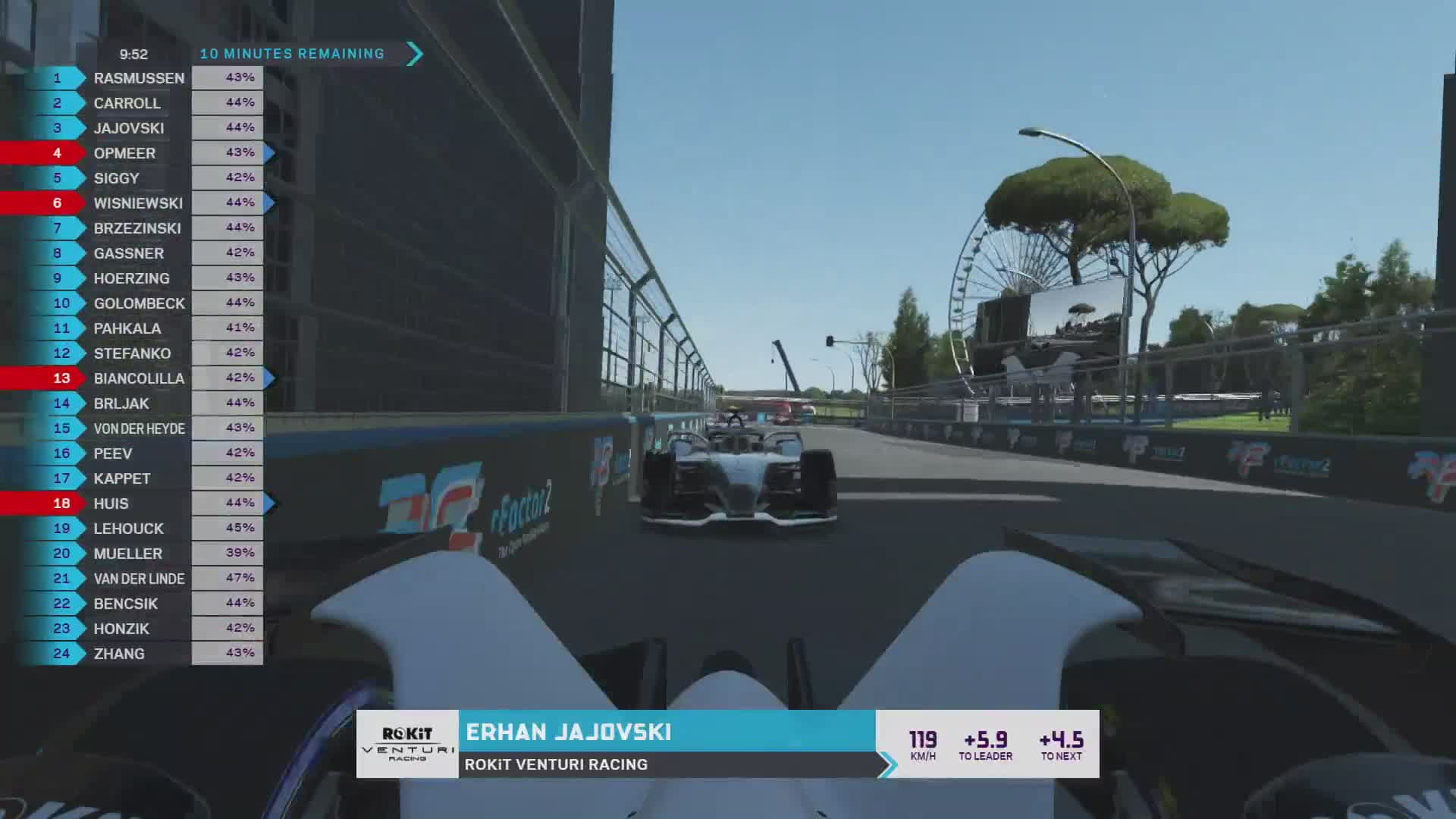Image resolution: width=1456 pixels, height=819 pixels.
Task: Choose Huis in the standings tower
Action: [x=111, y=504]
